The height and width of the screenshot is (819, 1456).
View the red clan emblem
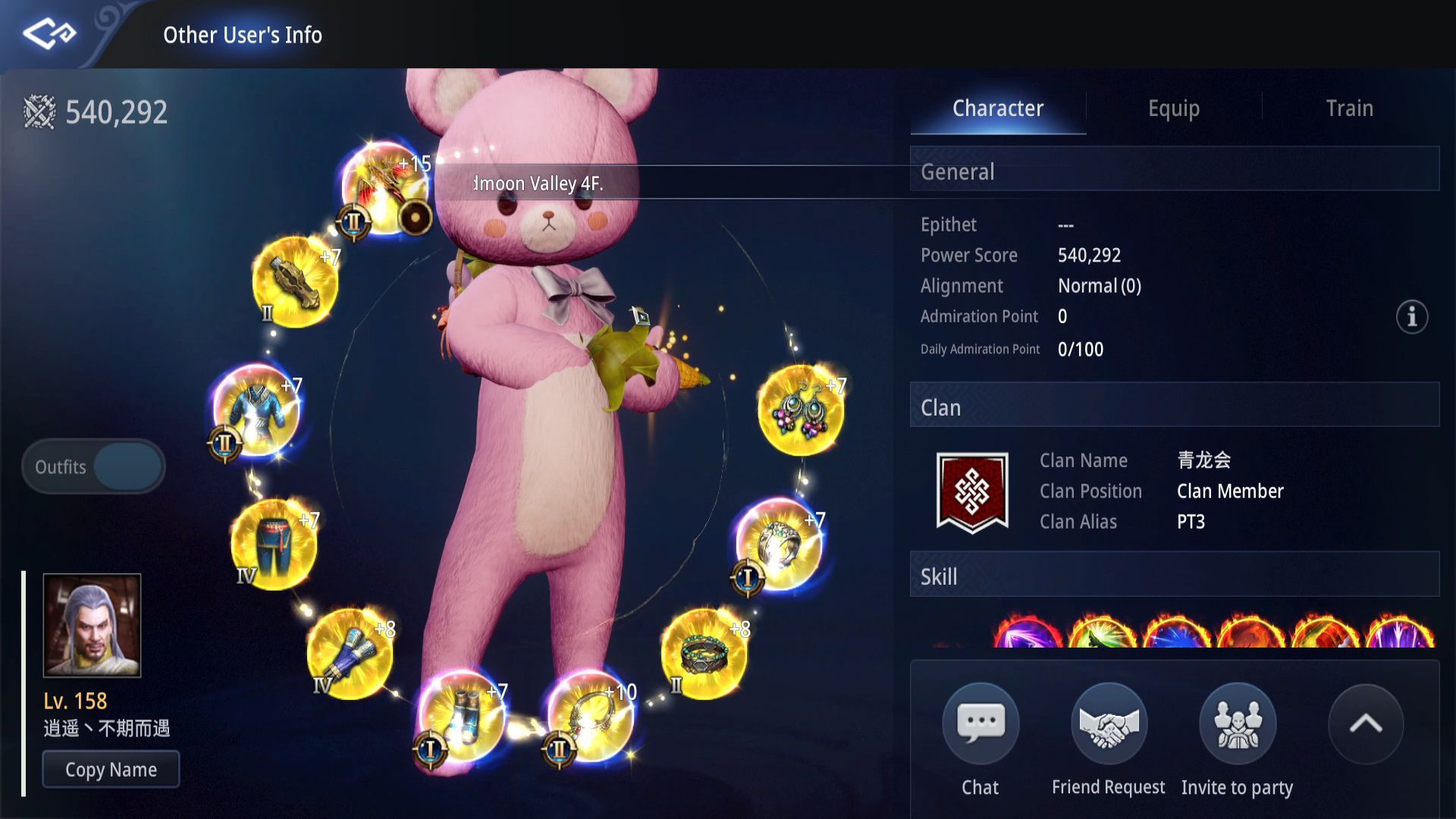[971, 491]
